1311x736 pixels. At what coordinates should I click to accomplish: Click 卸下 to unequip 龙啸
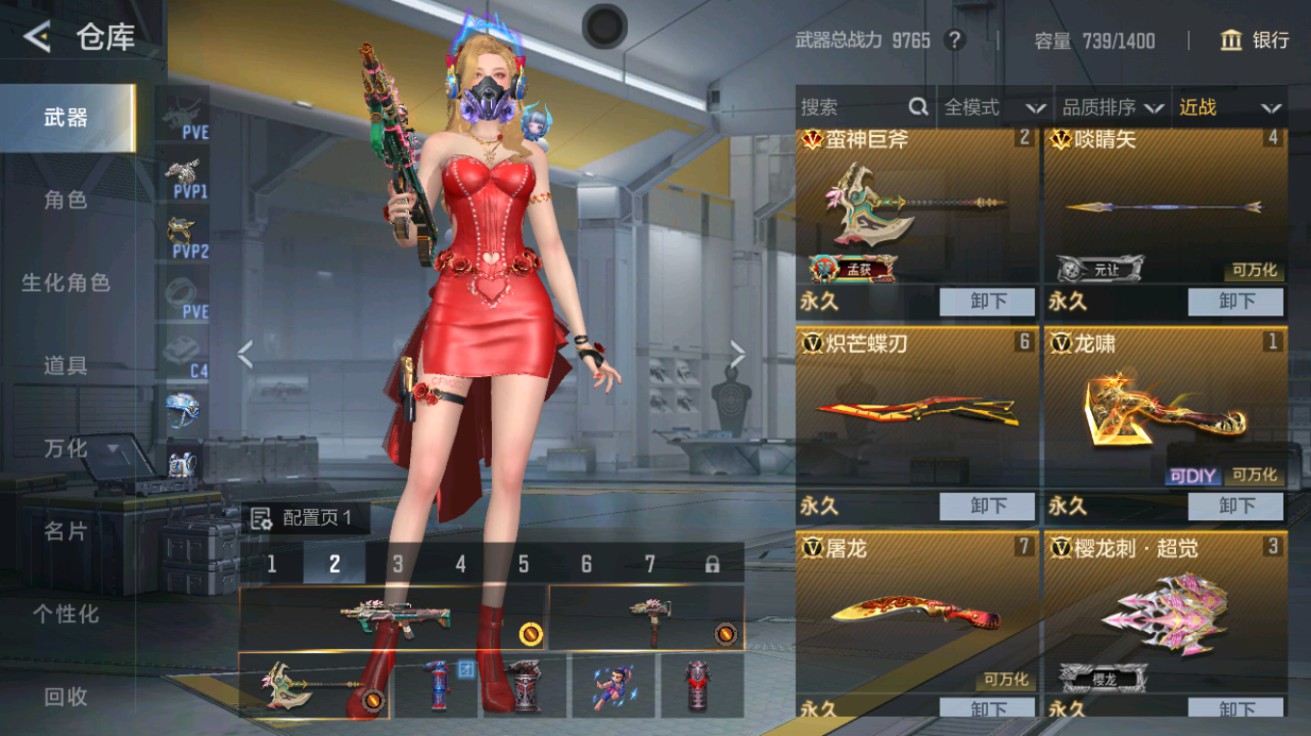1235,505
